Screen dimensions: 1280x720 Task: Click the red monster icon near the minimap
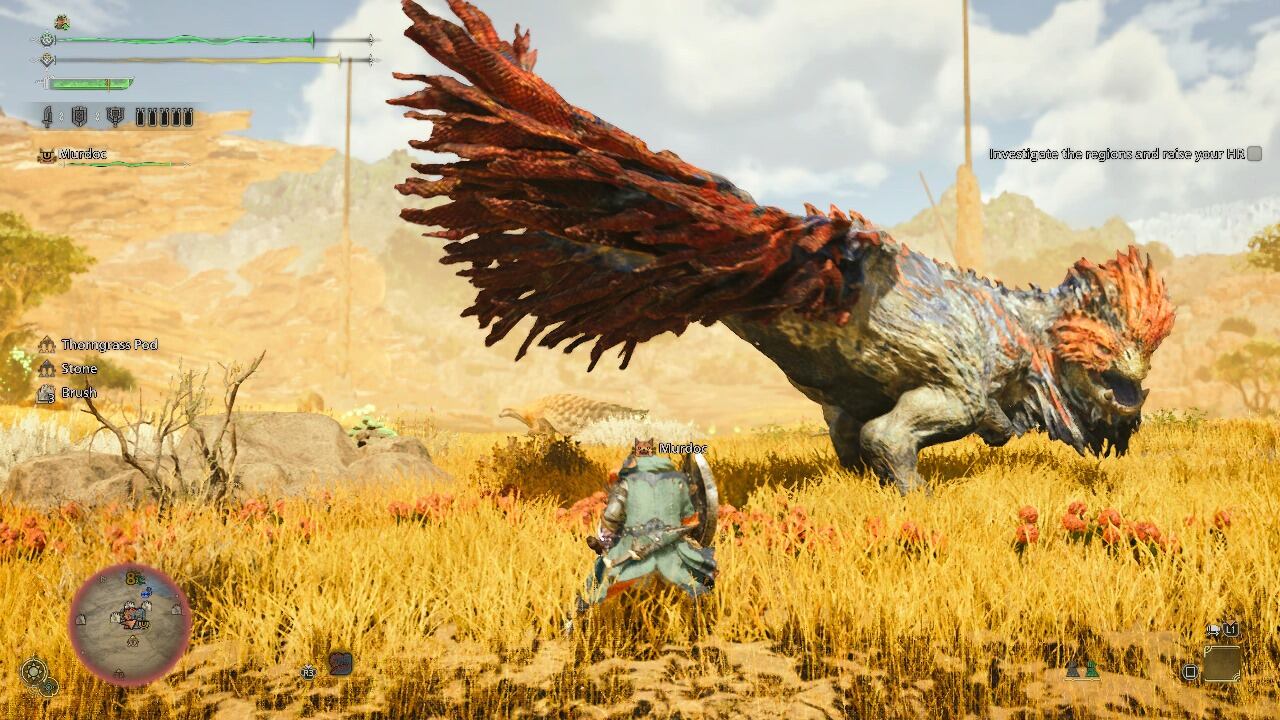pos(340,663)
